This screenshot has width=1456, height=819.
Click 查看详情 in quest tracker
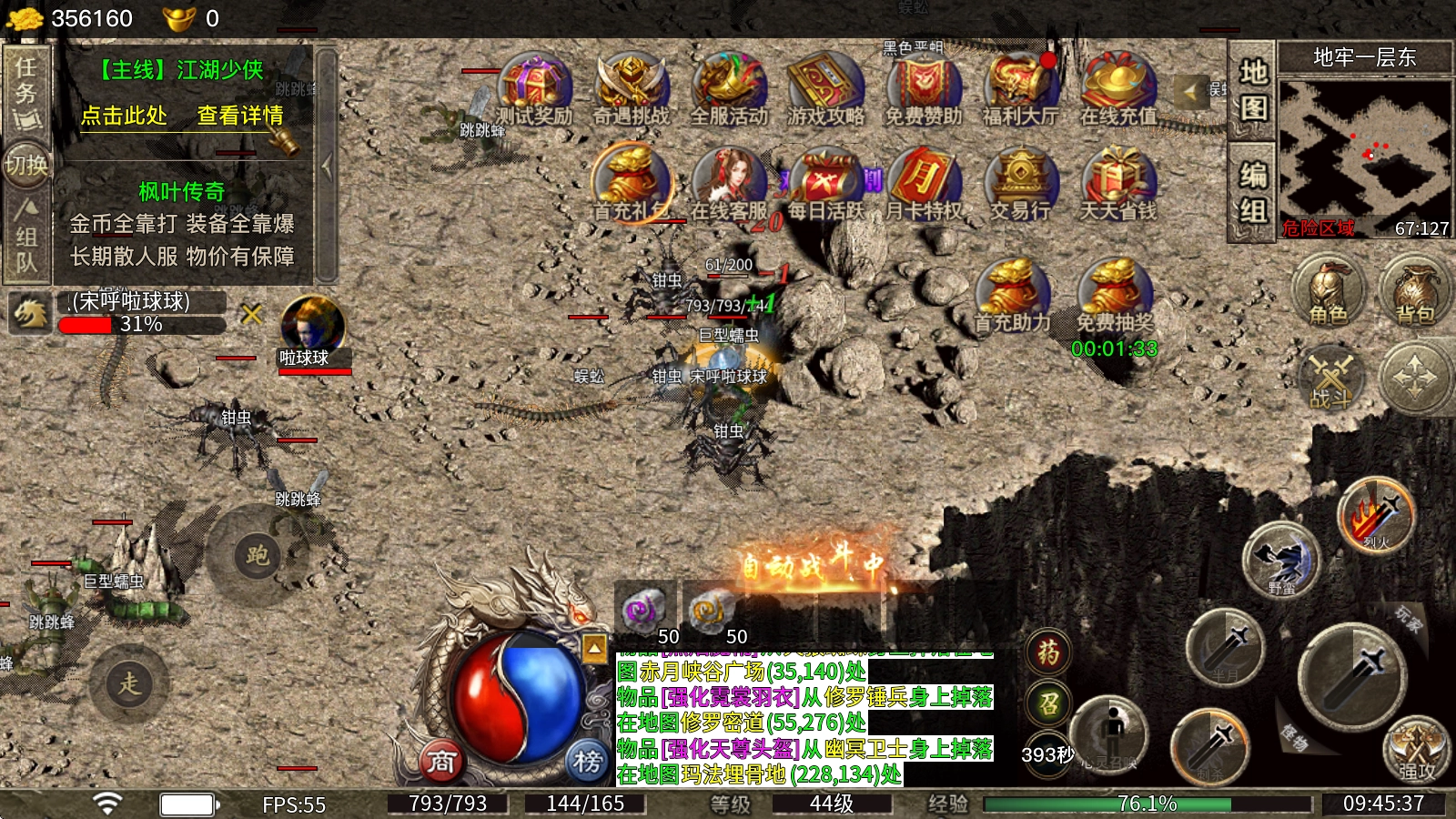(240, 116)
